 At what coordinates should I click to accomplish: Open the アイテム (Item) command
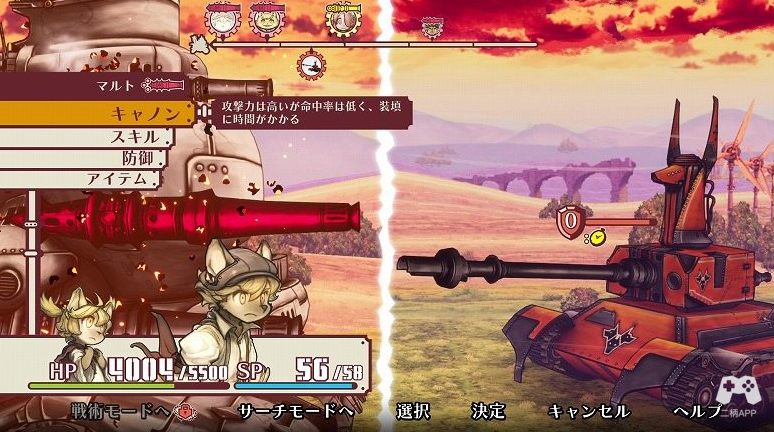click(122, 179)
